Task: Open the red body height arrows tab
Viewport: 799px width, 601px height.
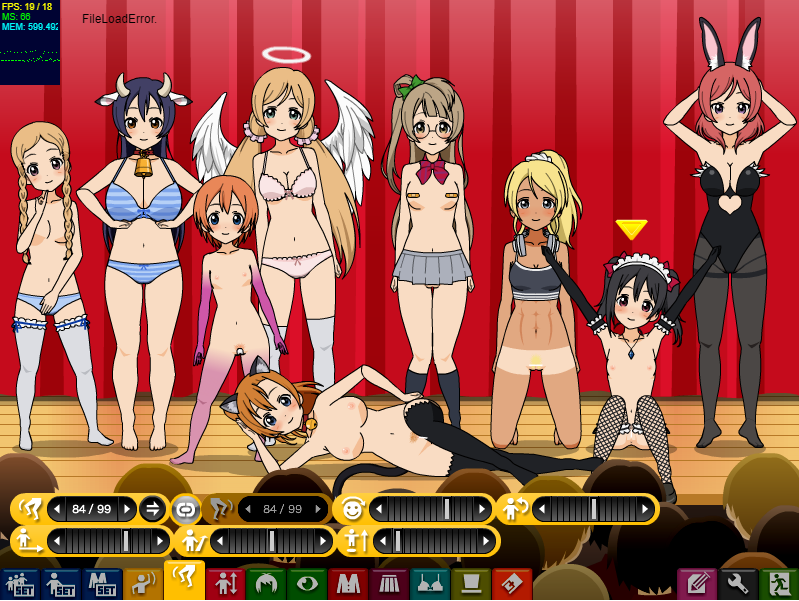Action: click(225, 584)
